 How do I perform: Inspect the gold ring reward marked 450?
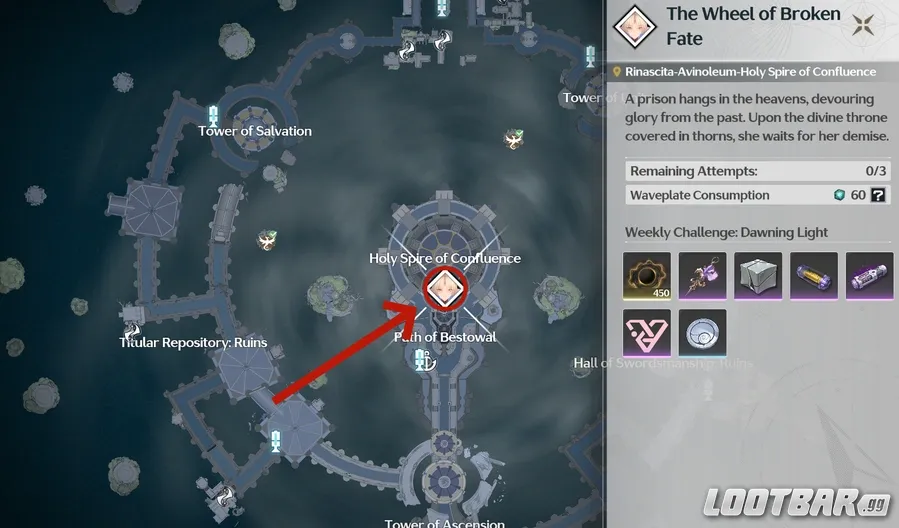648,276
